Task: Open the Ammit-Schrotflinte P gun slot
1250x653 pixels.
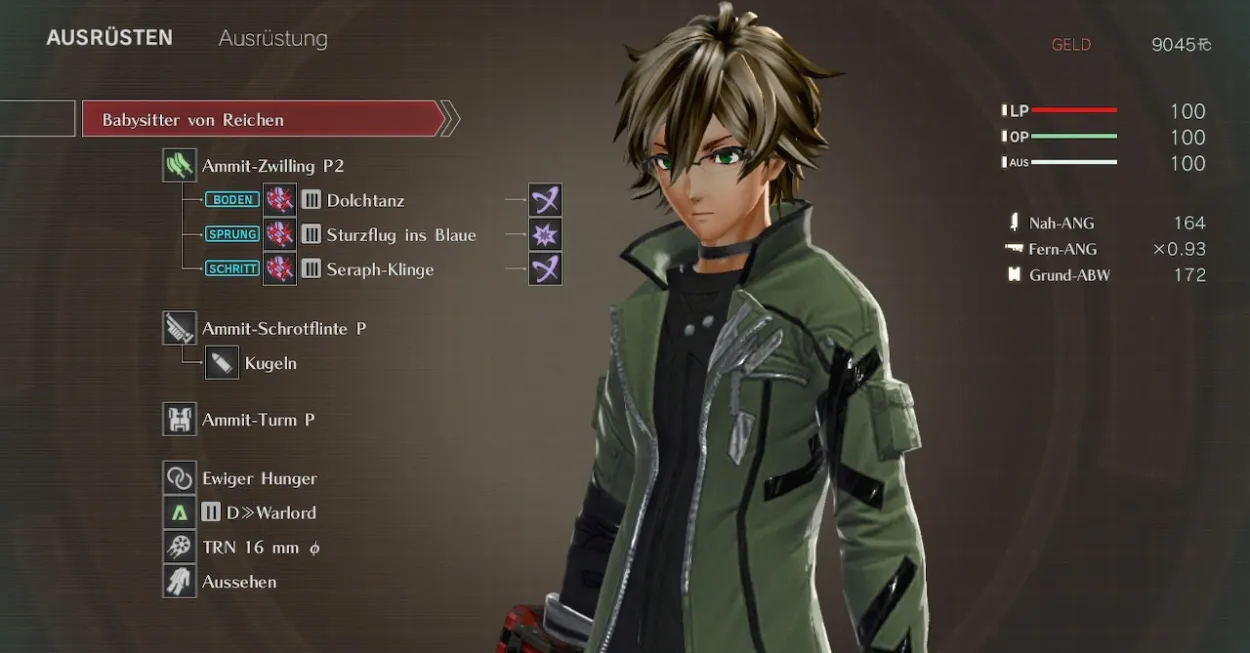Action: click(x=283, y=328)
